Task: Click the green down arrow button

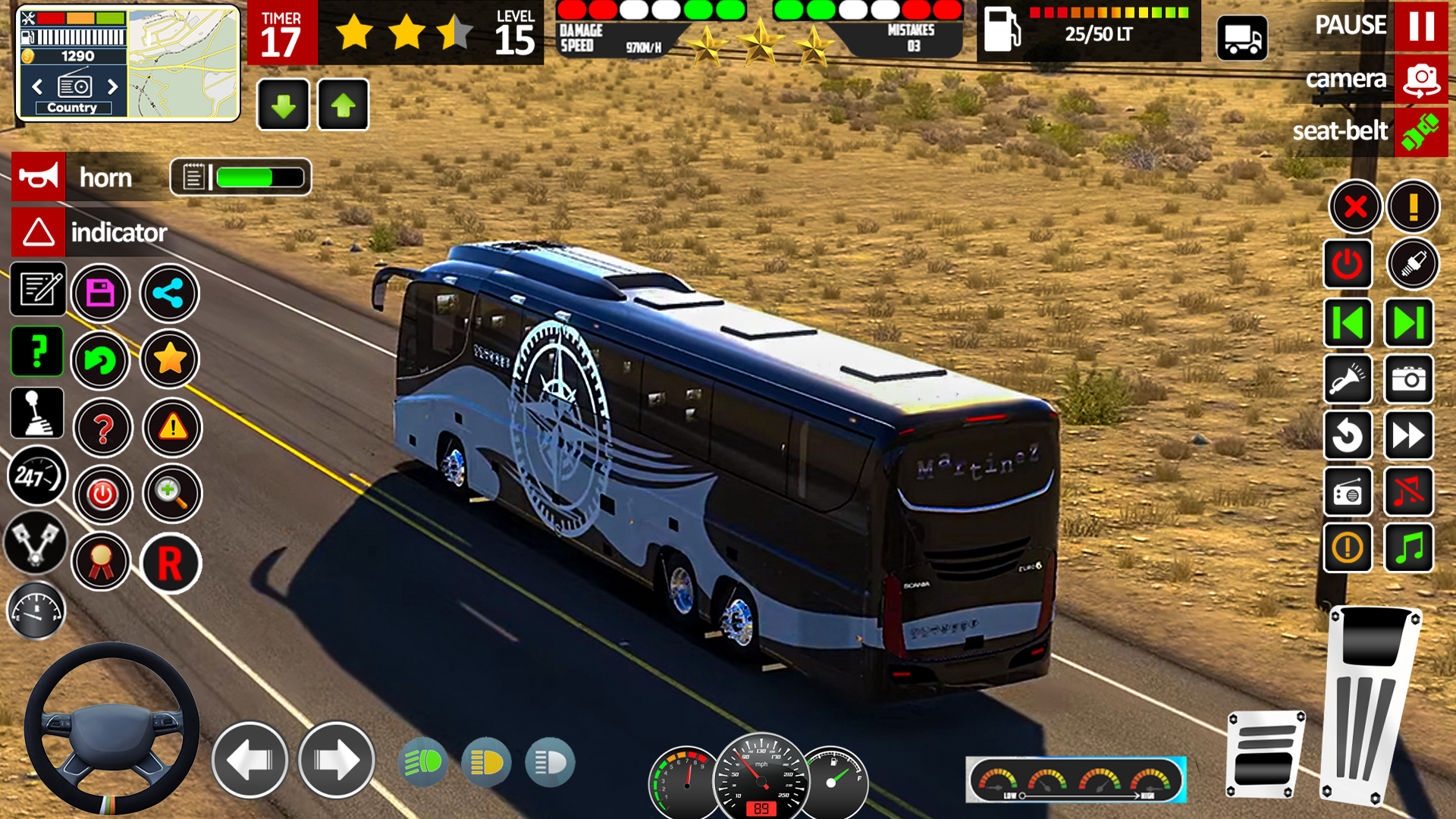Action: (283, 105)
